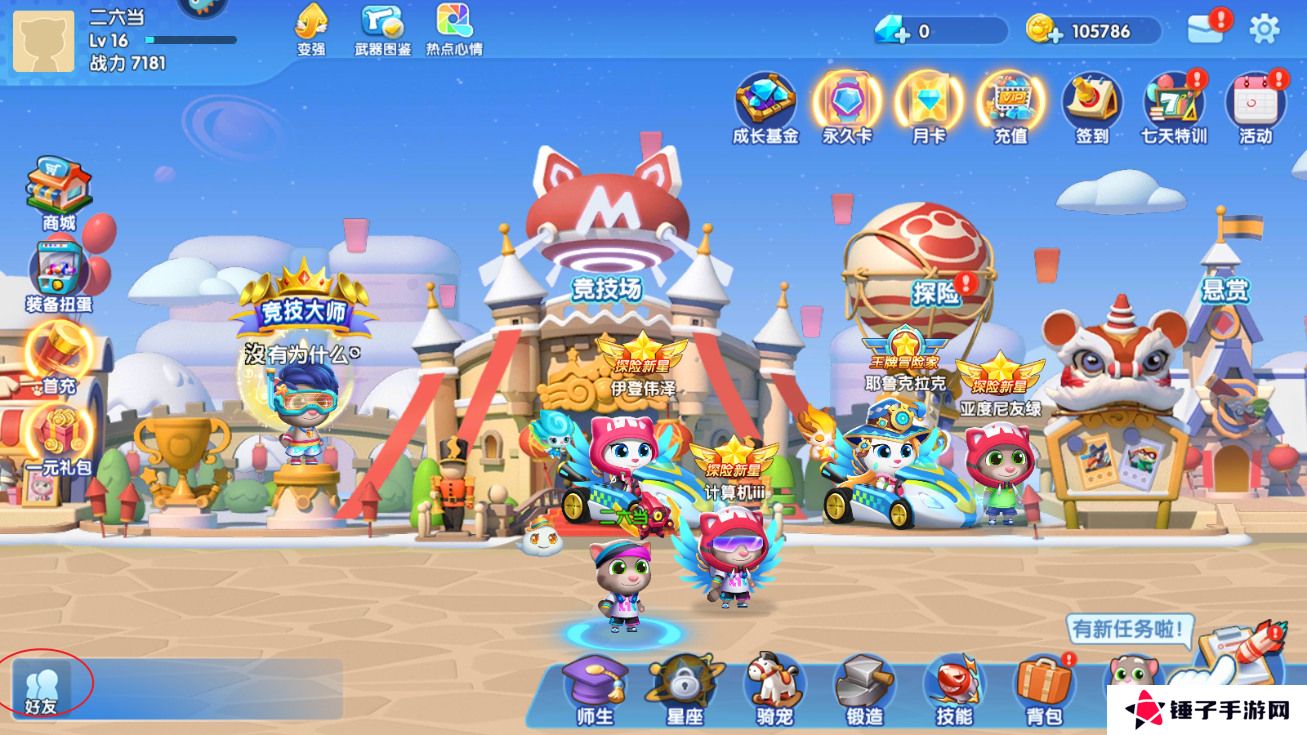1307x735 pixels.
Task: Open the 技能 skills menu
Action: (954, 689)
